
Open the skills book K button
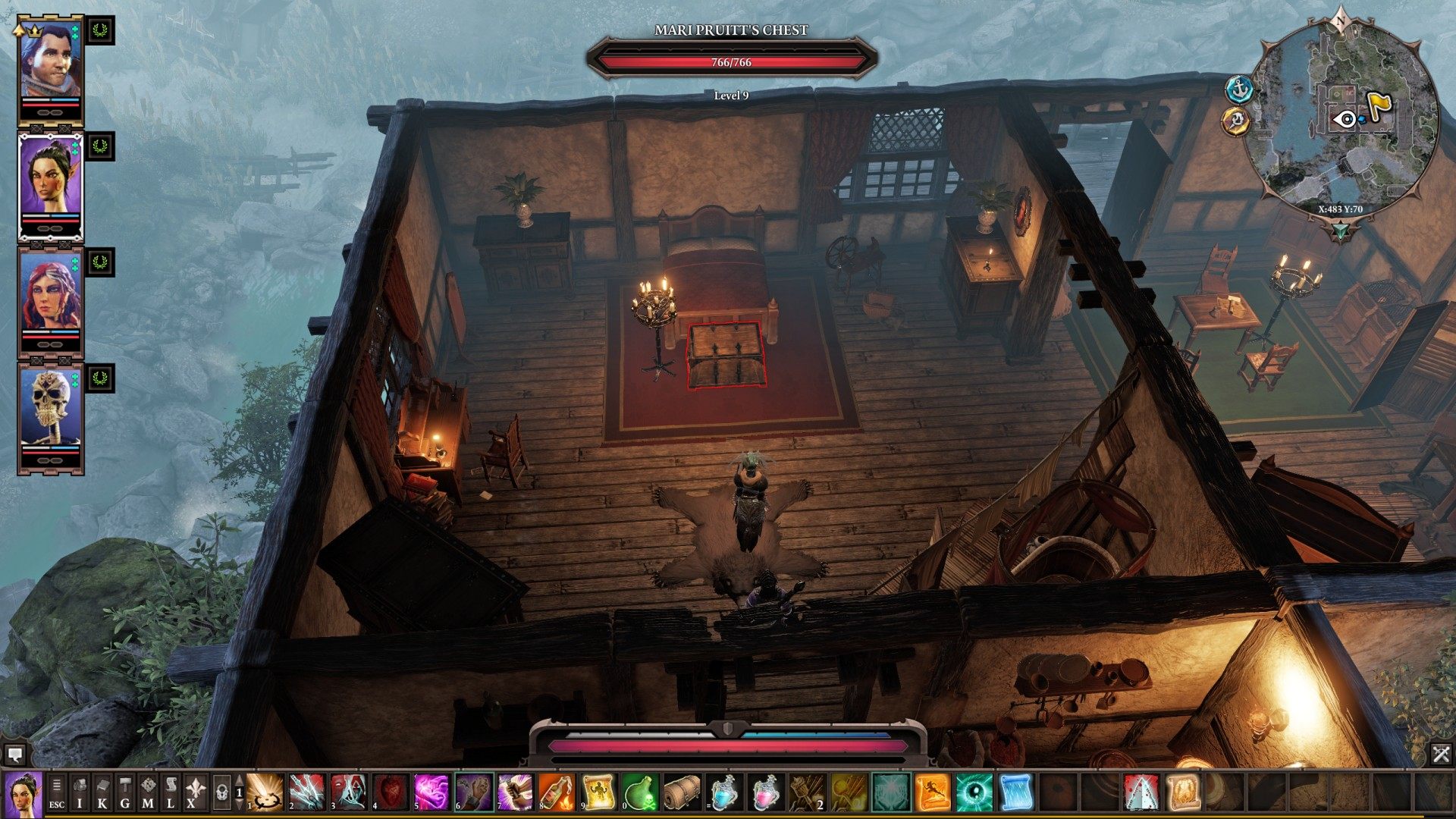click(x=102, y=792)
